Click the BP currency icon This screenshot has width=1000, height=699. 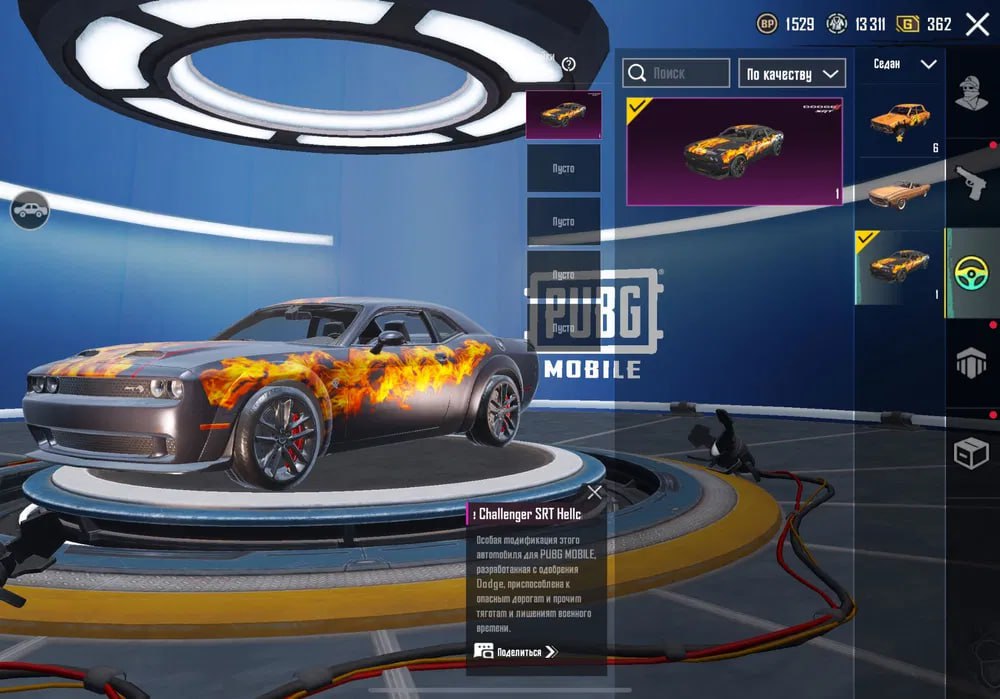coord(767,24)
